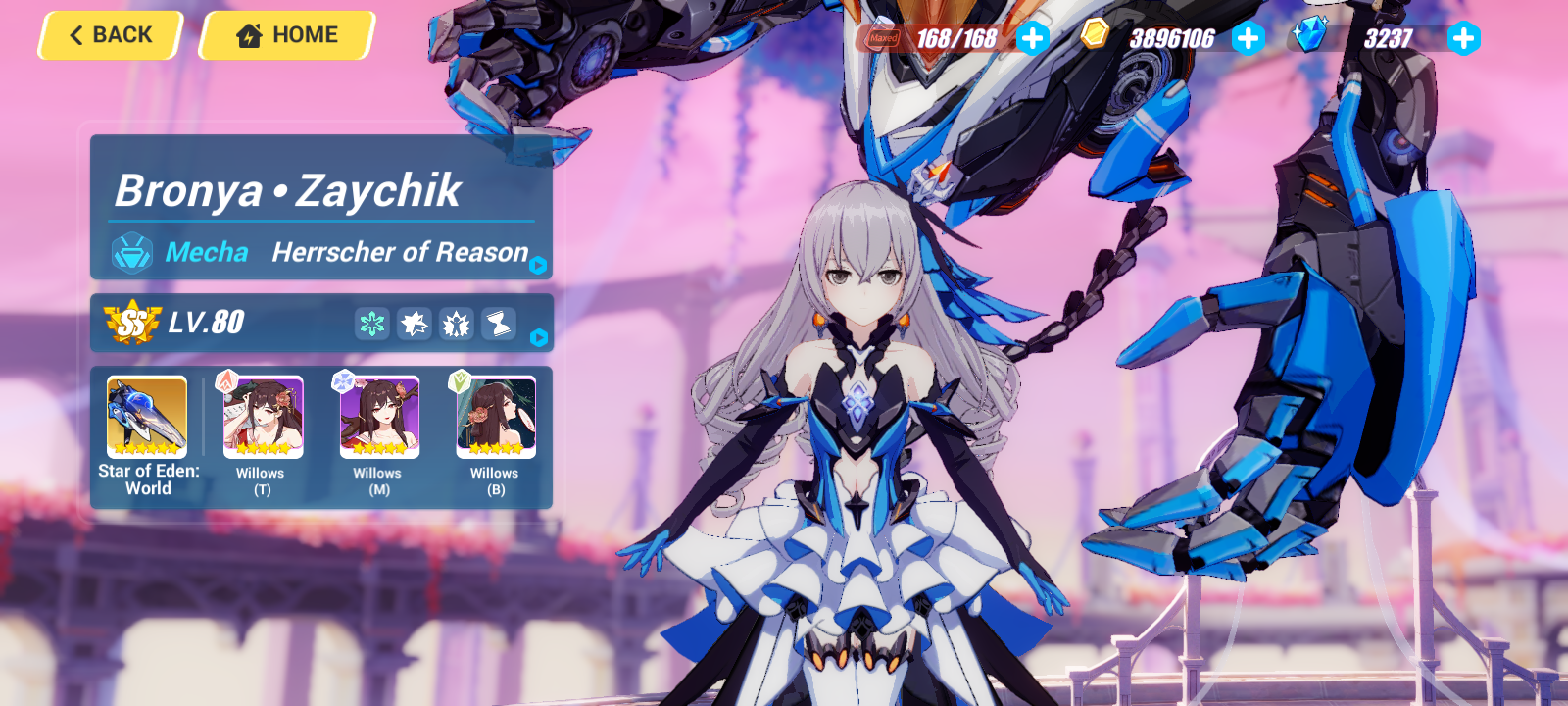Click the stamina plus button
This screenshot has width=1568, height=706.
pyautogui.click(x=1030, y=39)
